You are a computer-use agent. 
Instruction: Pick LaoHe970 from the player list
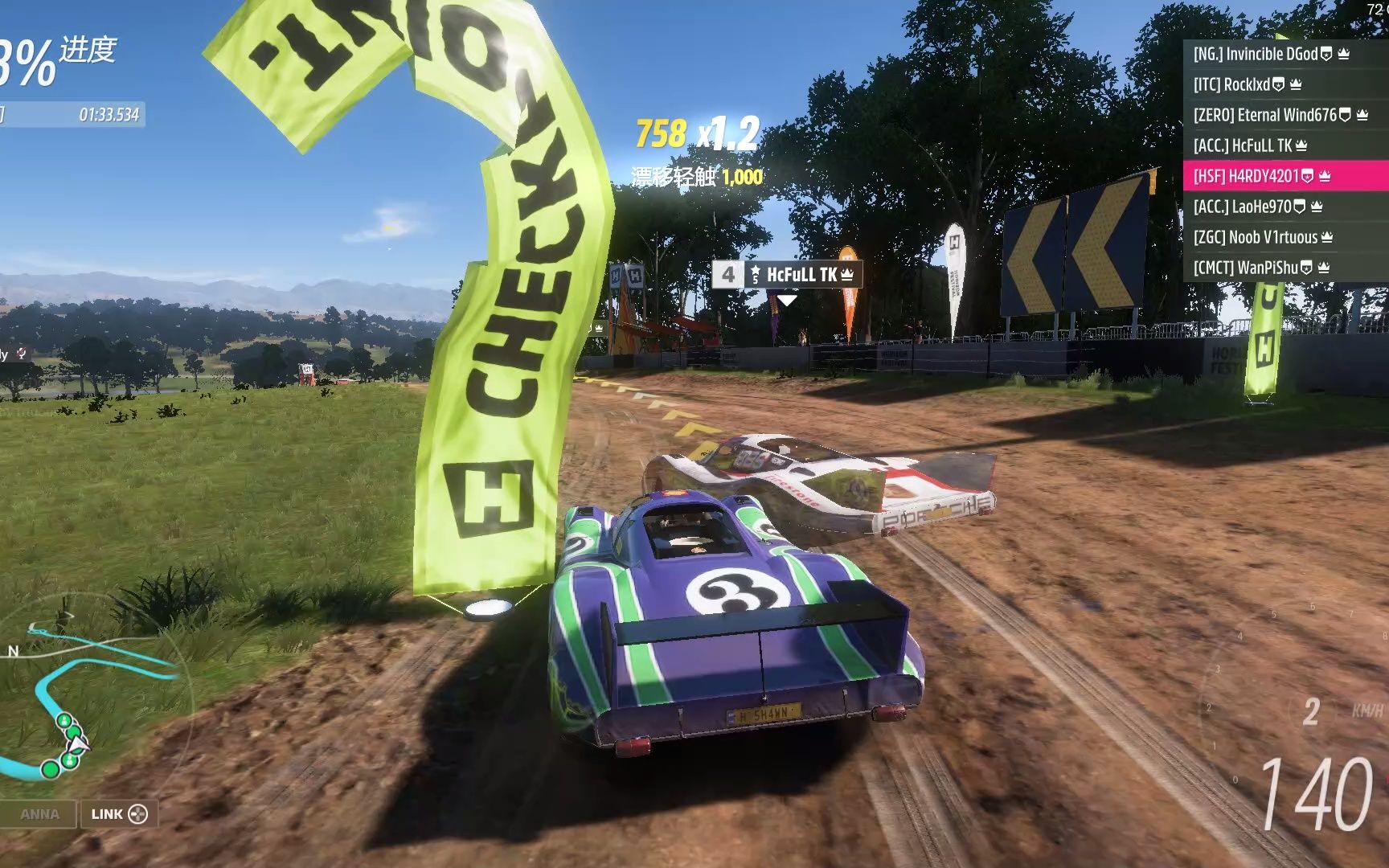[1257, 207]
